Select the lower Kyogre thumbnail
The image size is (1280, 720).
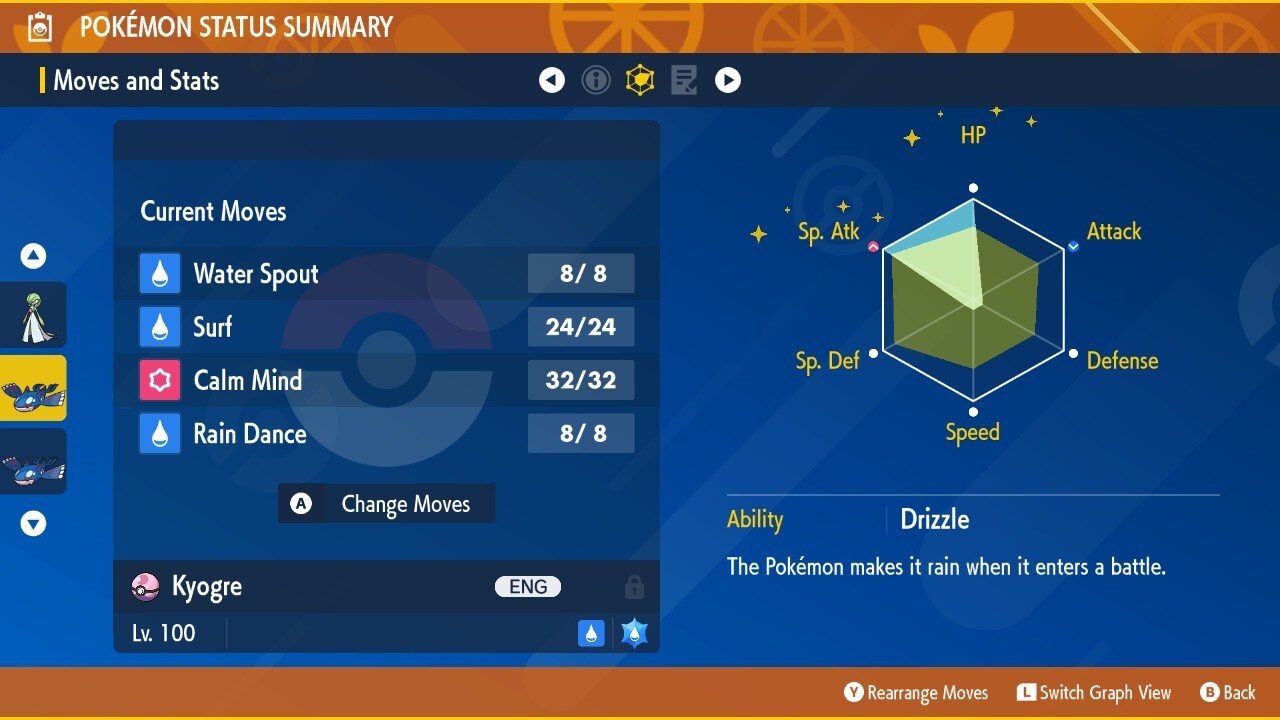tap(34, 462)
